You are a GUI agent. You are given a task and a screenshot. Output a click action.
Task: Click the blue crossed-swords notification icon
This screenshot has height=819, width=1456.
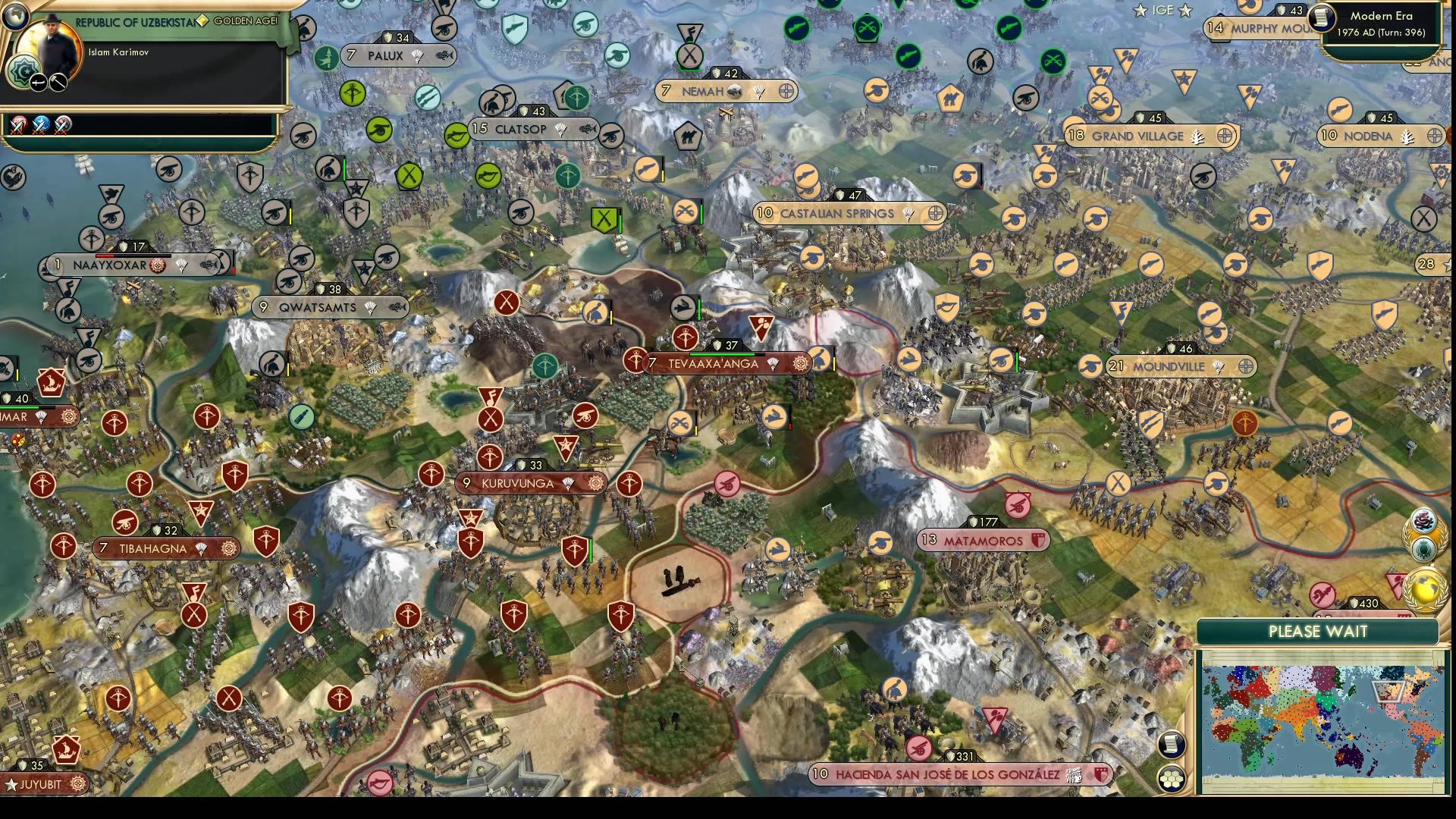tap(40, 127)
